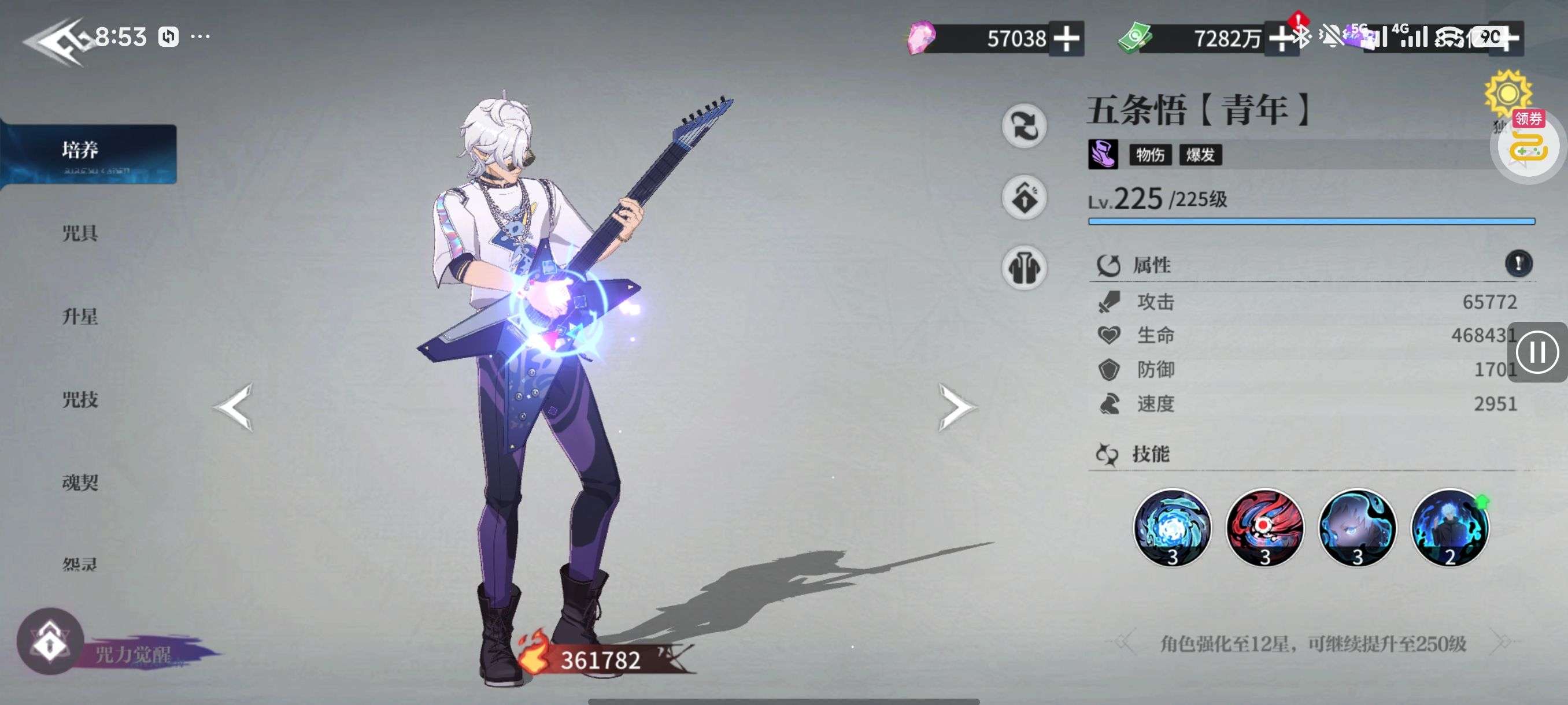Tap the floating pause overlay button
Screen dimensions: 1568x705
(1536, 352)
